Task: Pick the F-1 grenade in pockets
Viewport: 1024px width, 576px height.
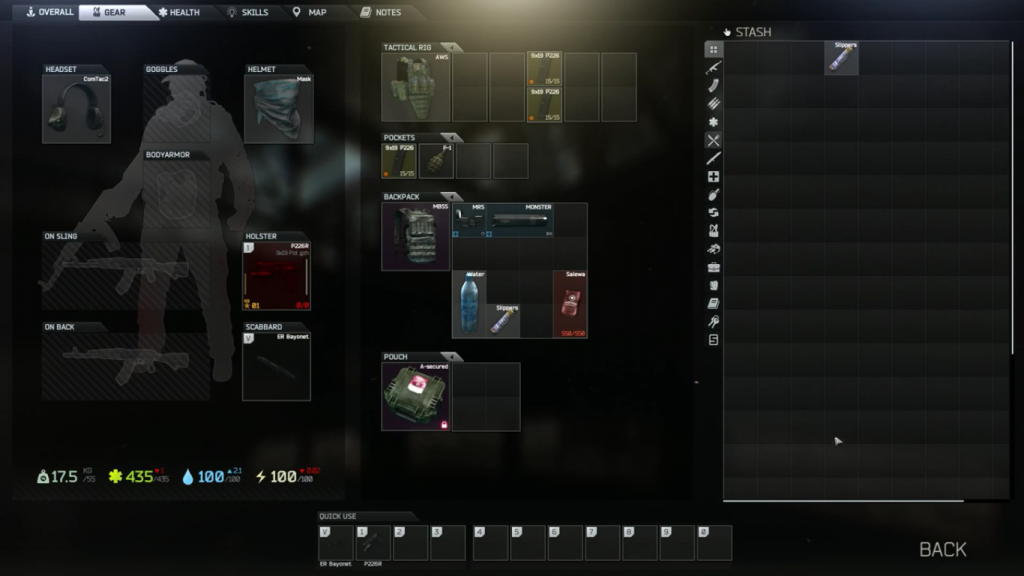Action: [436, 161]
